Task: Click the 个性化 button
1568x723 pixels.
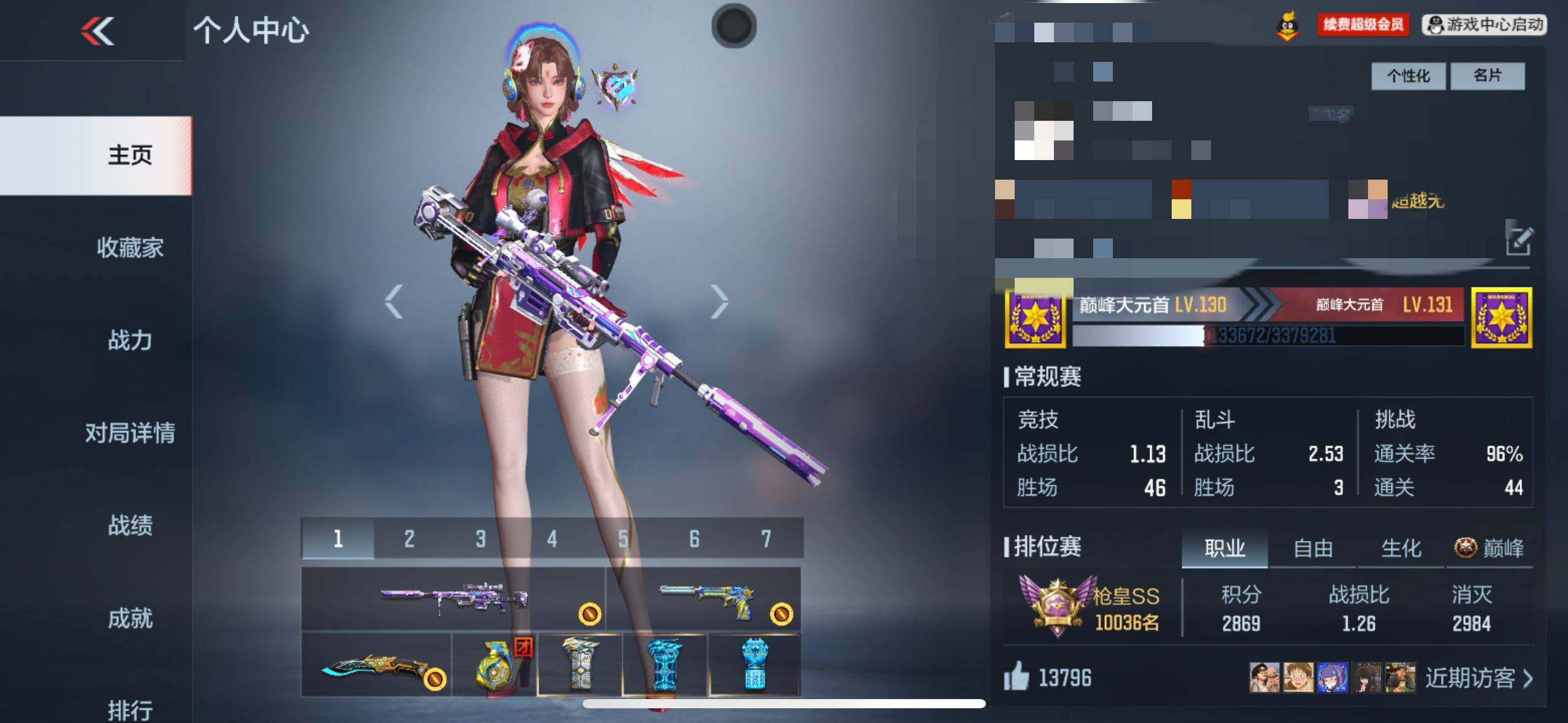Action: (x=1408, y=76)
